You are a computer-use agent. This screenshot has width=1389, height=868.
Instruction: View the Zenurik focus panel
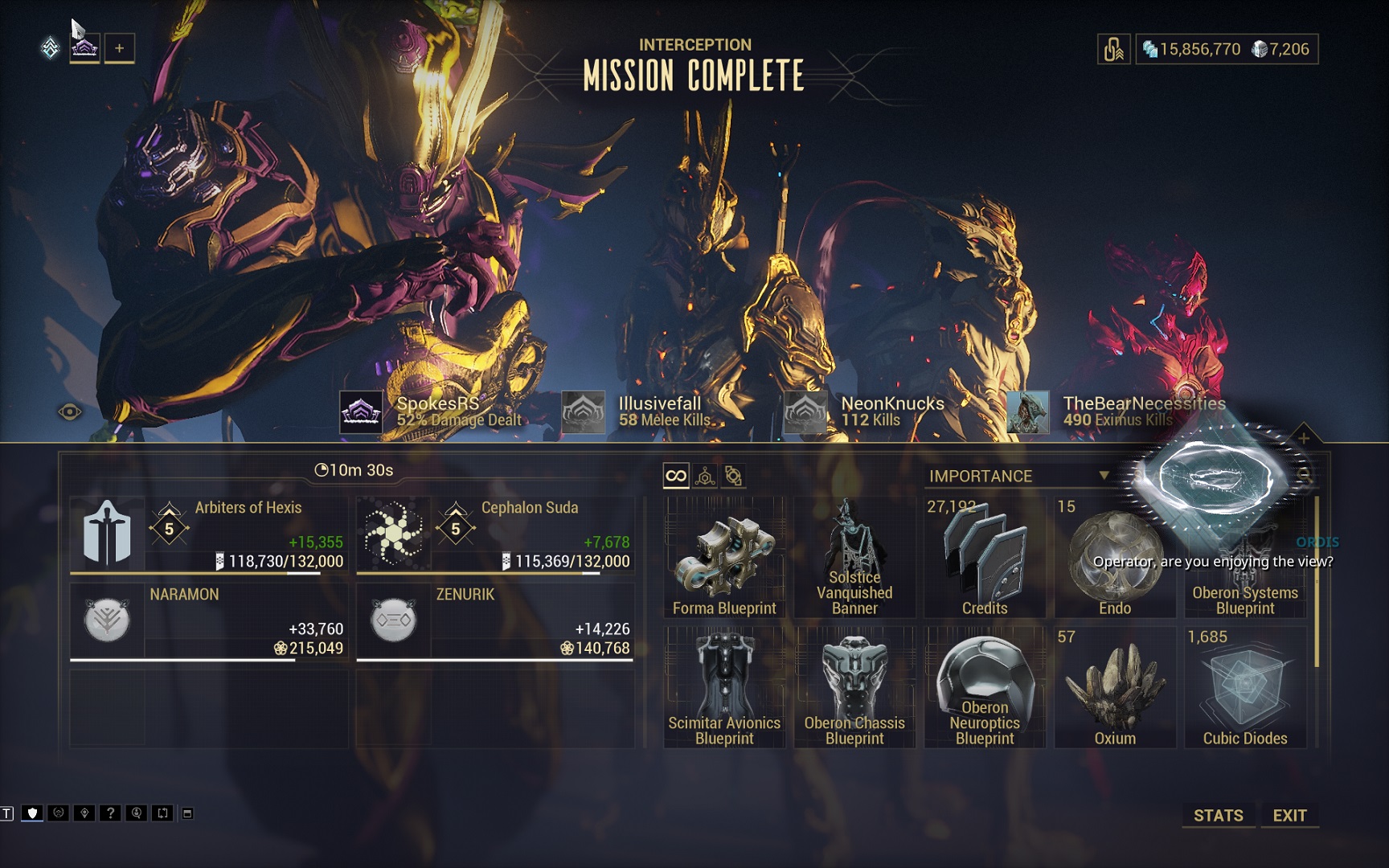click(x=495, y=621)
